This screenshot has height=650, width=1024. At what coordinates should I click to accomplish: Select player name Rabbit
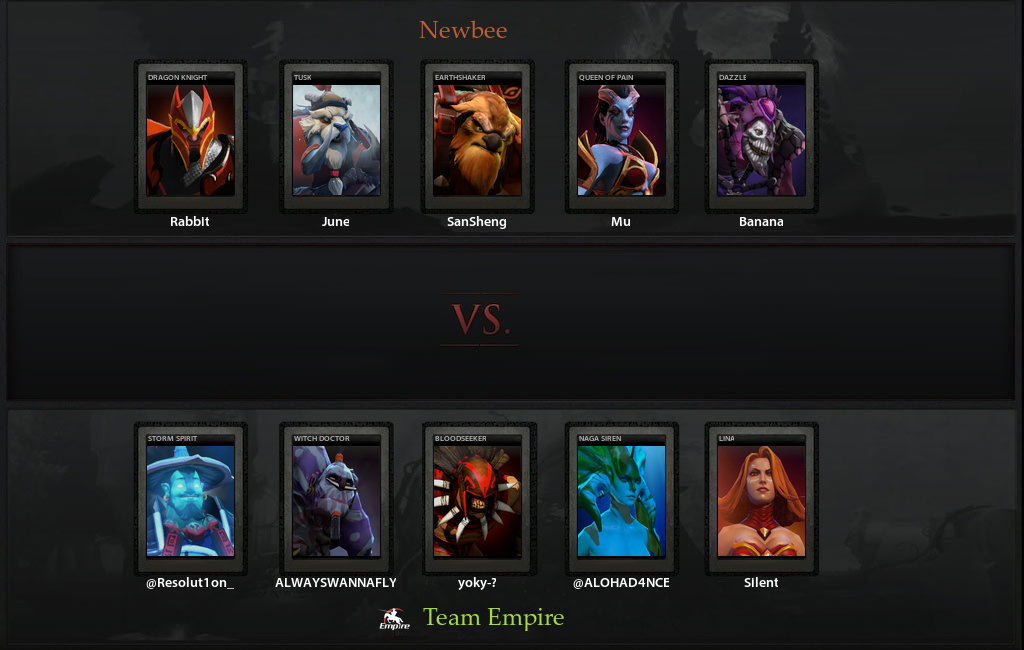(x=190, y=222)
